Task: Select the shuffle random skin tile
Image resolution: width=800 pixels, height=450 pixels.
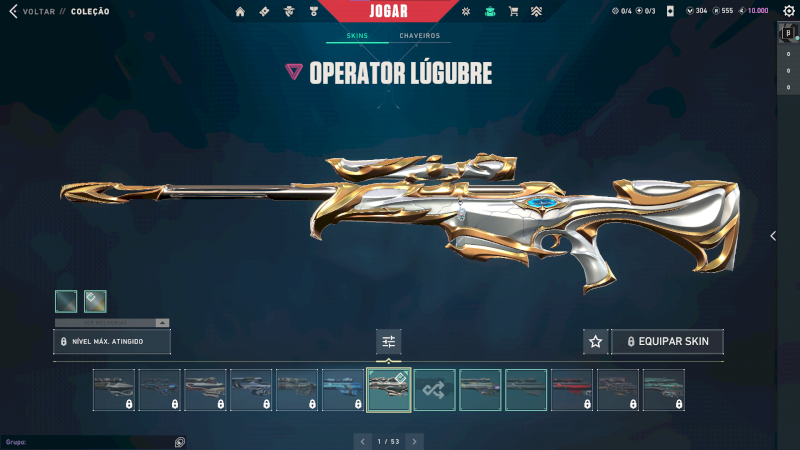Action: point(435,390)
